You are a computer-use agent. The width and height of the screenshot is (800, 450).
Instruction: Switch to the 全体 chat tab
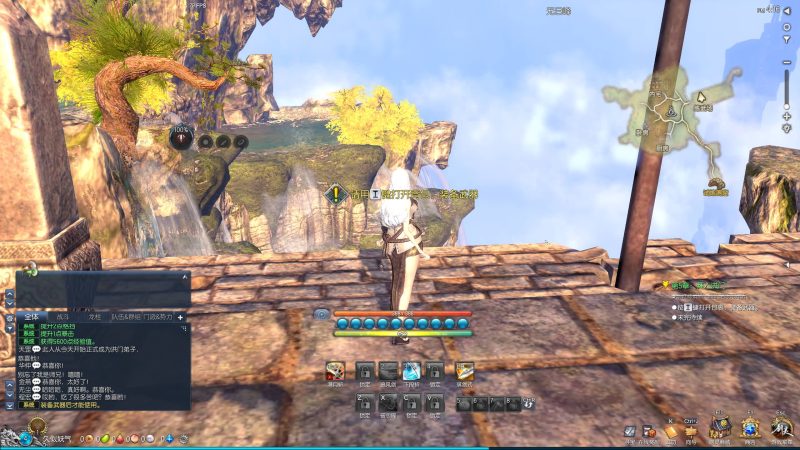tap(33, 316)
